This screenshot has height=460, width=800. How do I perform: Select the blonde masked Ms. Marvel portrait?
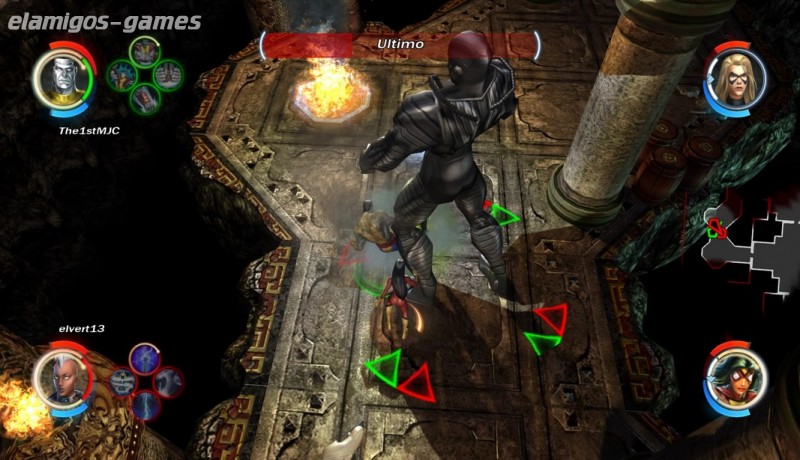coord(737,76)
